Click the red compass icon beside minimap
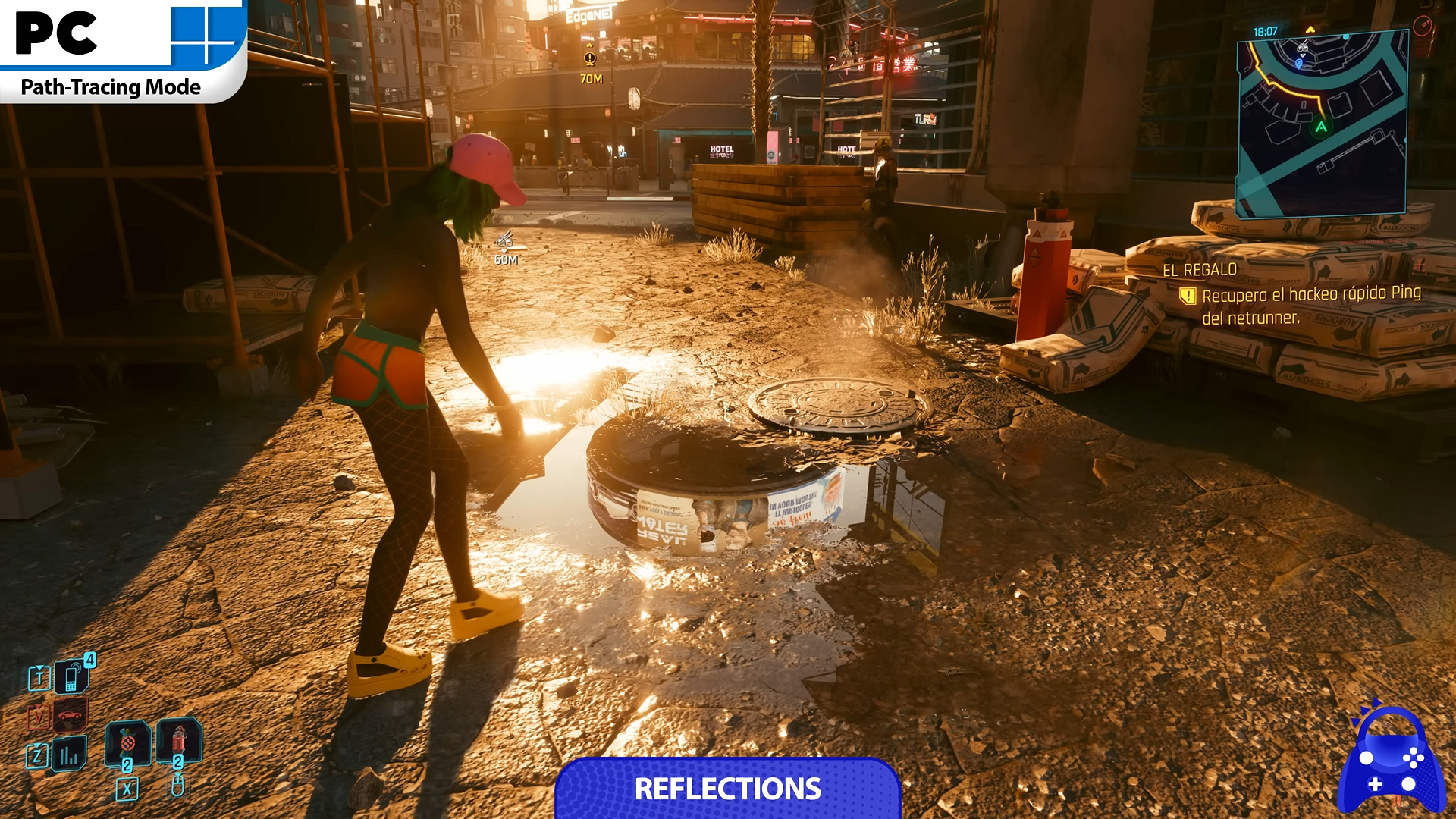The height and width of the screenshot is (819, 1456). tap(1423, 27)
